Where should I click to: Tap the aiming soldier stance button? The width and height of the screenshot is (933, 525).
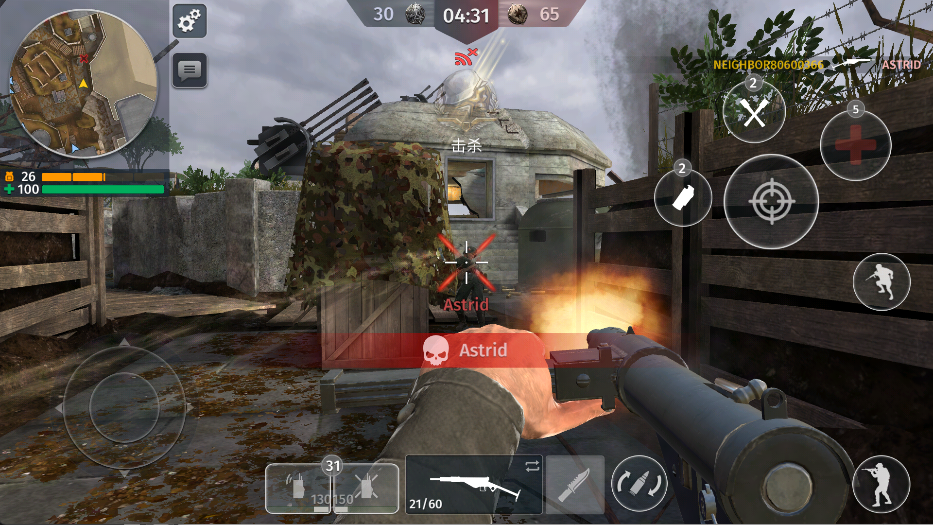coord(881,483)
